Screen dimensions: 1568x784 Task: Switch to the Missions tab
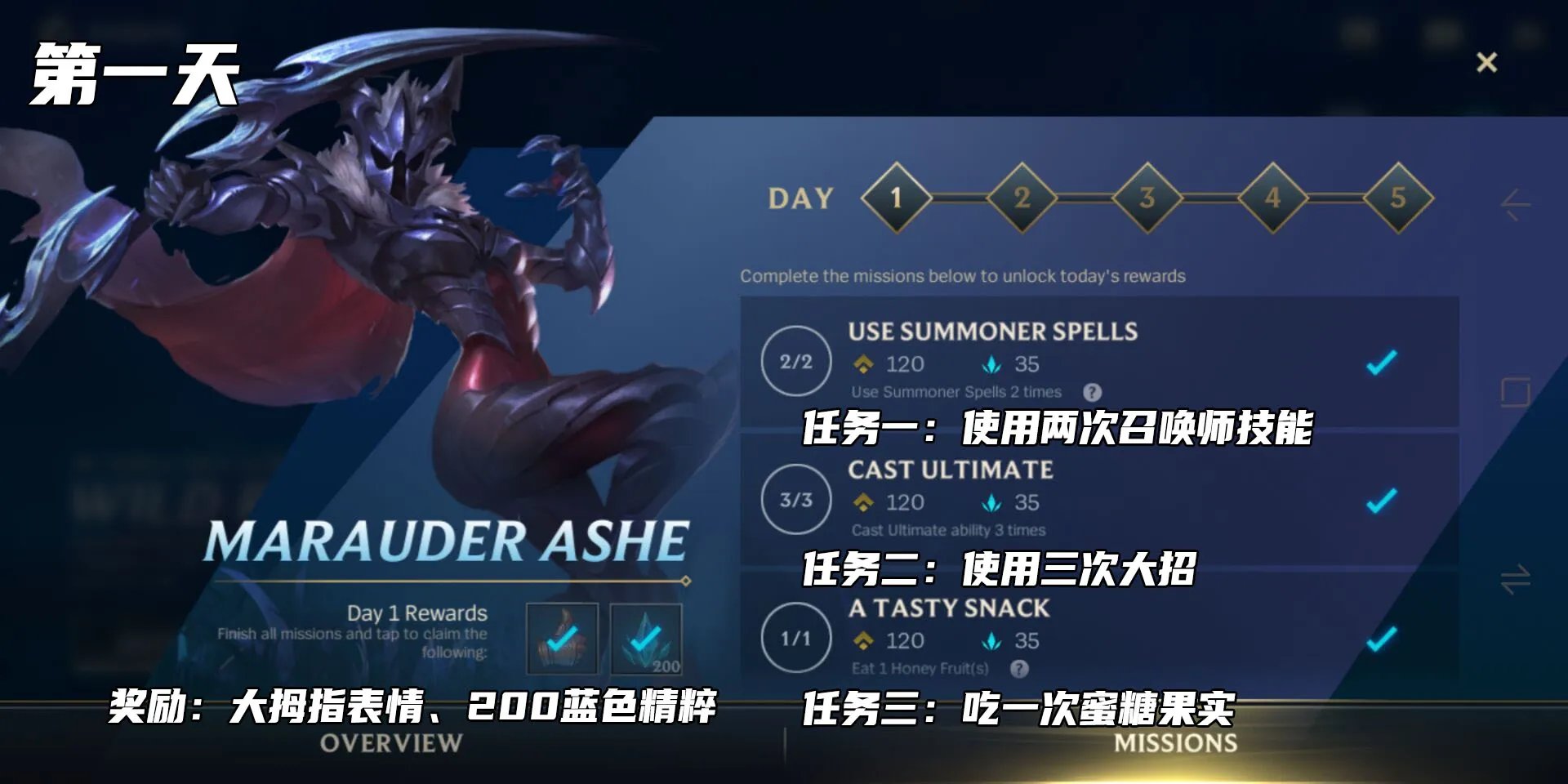(1175, 742)
